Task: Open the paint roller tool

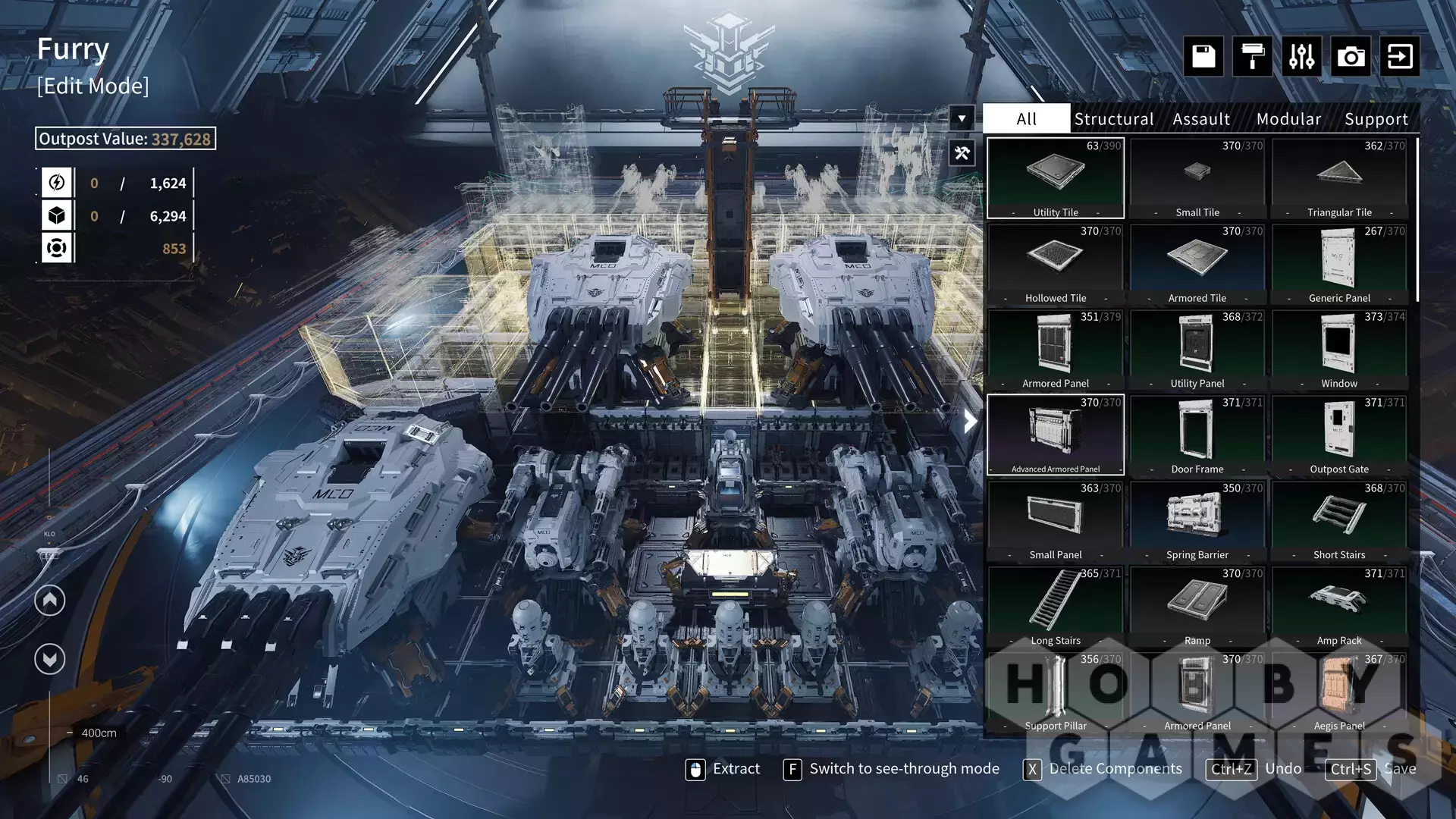Action: pos(1252,56)
